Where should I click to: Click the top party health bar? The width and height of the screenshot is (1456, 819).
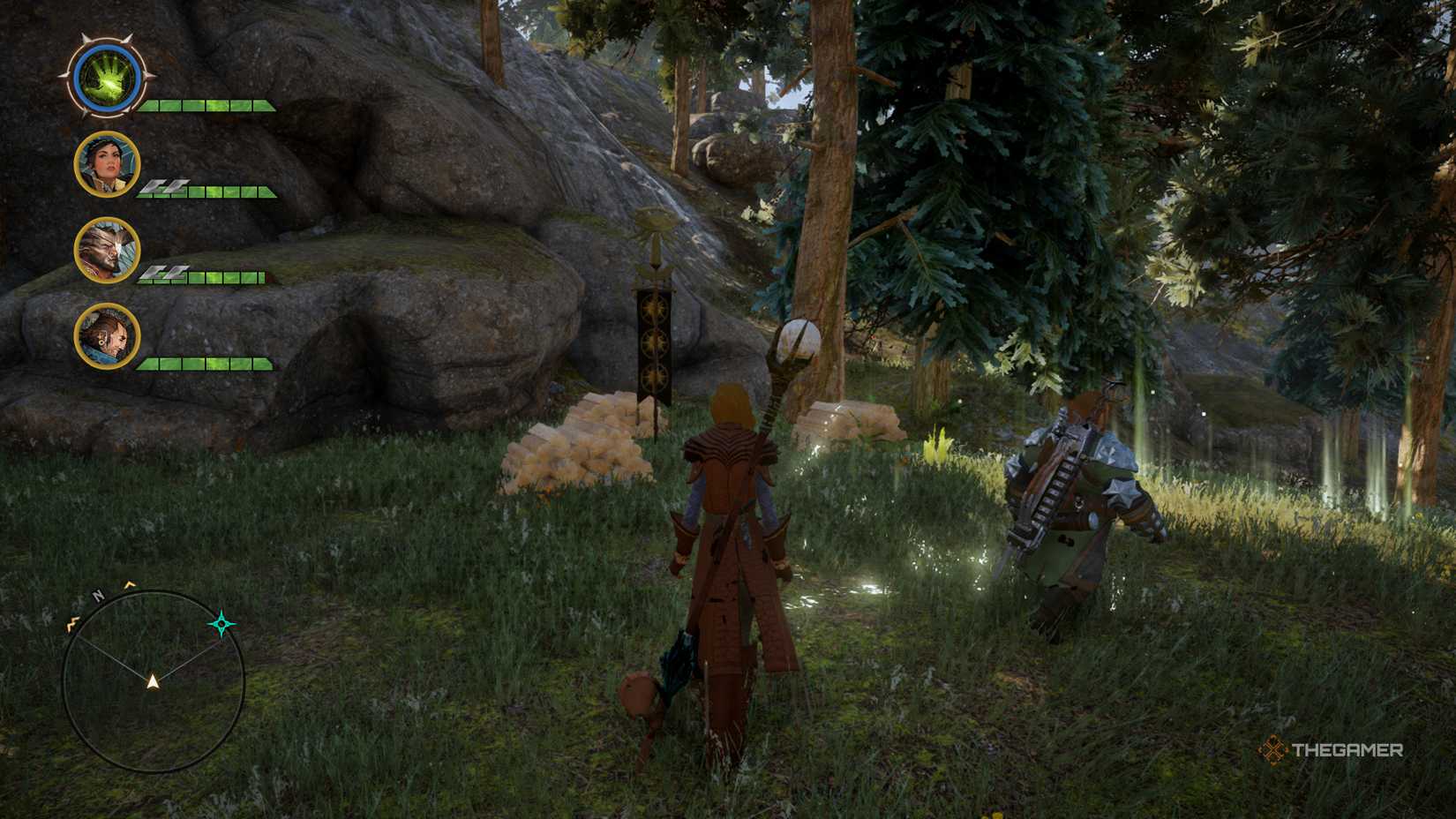(207, 106)
